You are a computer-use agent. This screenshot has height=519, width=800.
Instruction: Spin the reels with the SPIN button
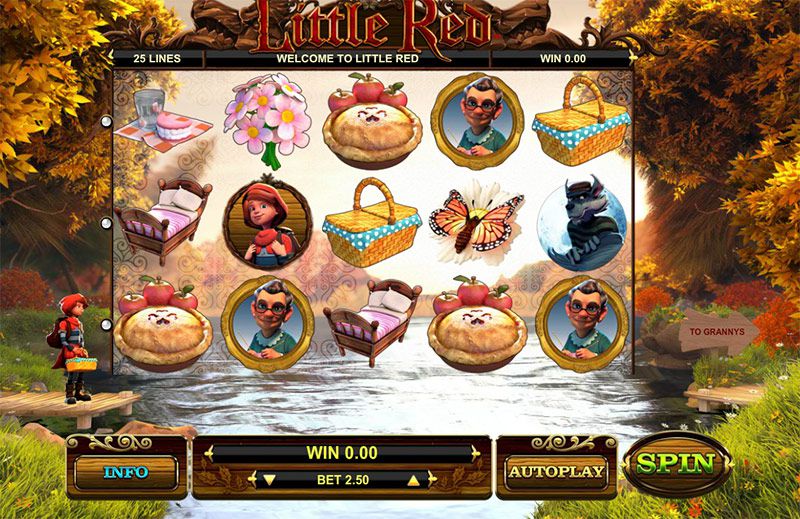point(677,464)
